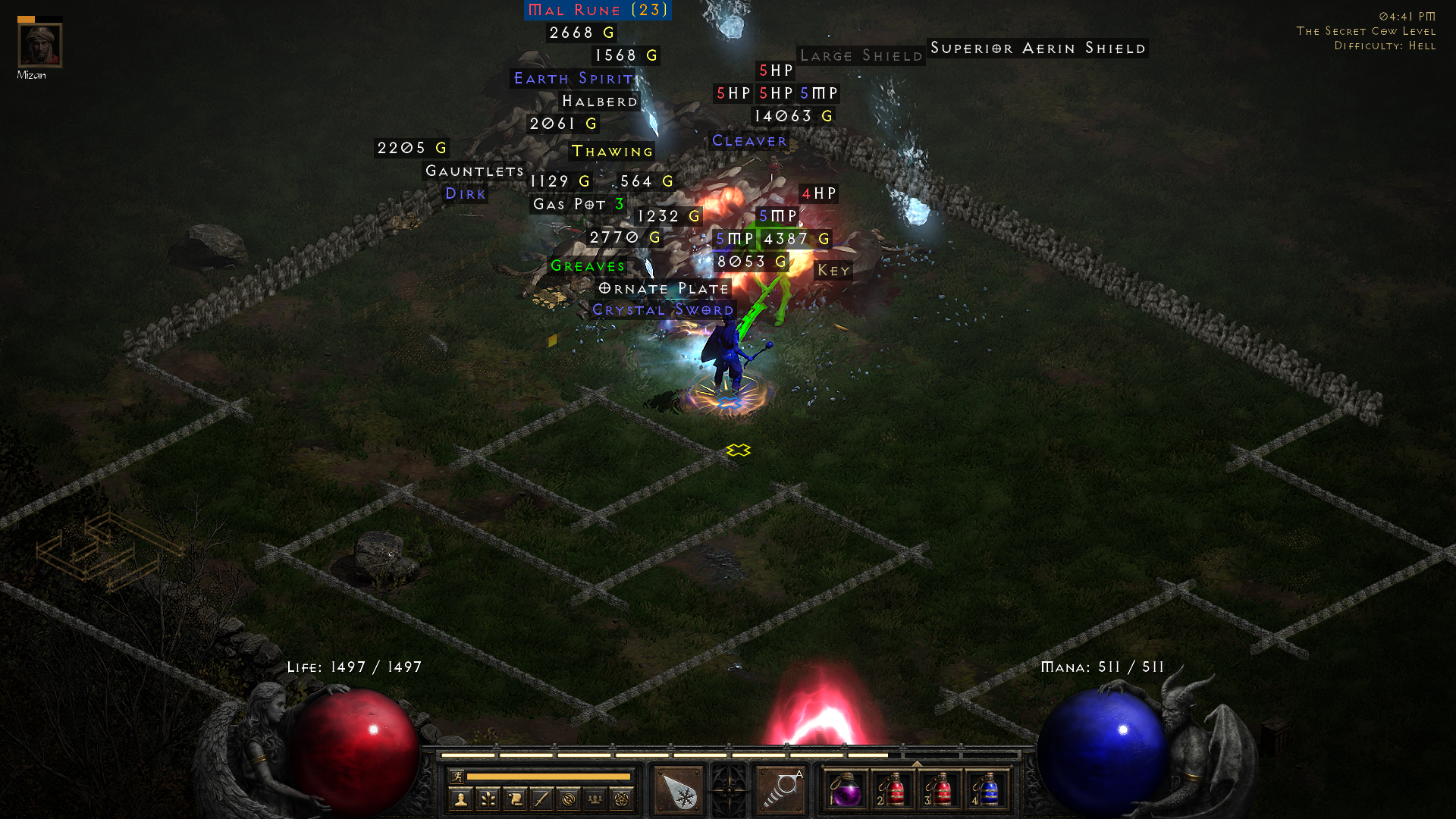Image resolution: width=1456 pixels, height=819 pixels.
Task: Toggle run/walk mode
Action: point(457,777)
